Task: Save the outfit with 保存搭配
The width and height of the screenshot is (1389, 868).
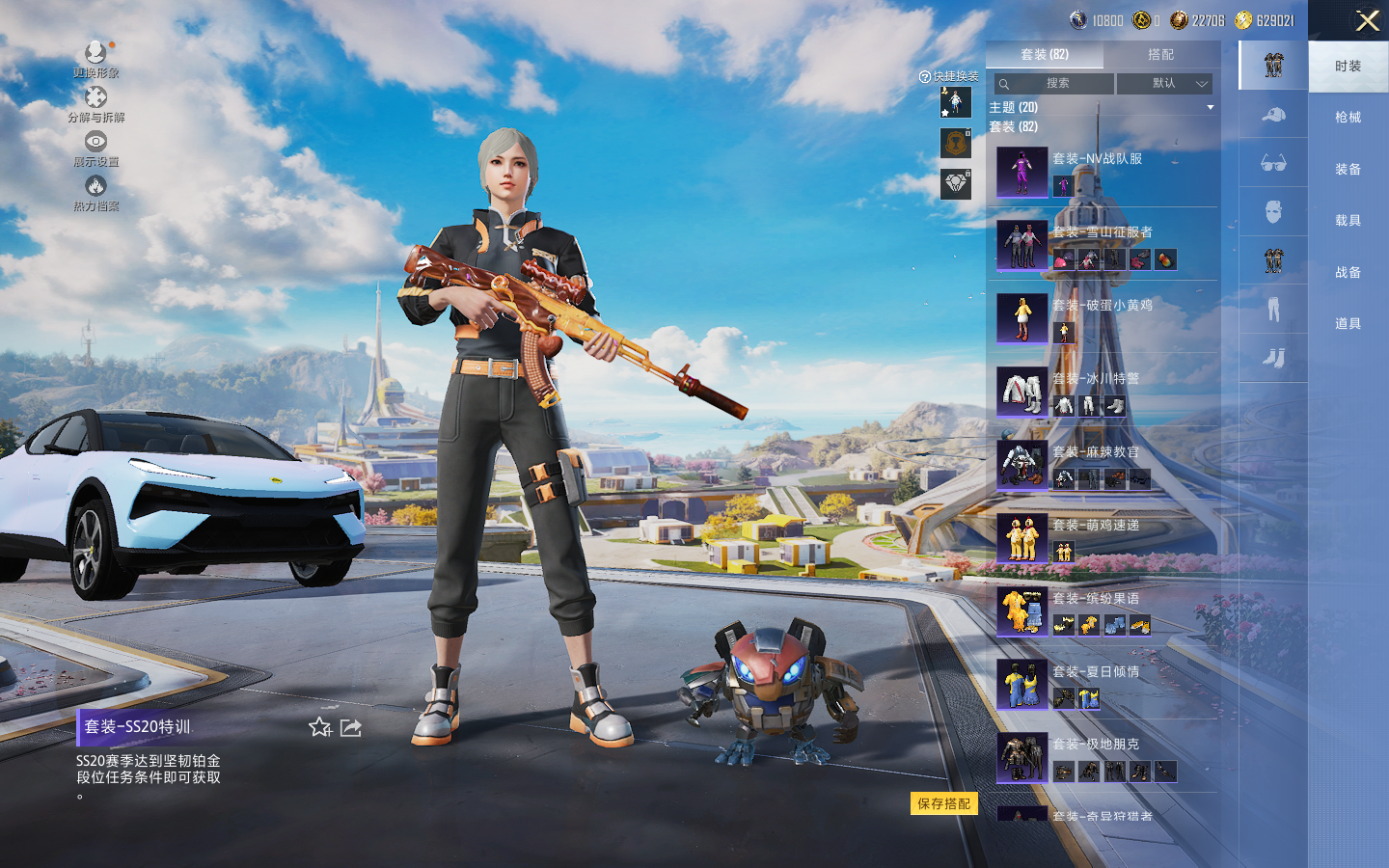Action: point(943,803)
